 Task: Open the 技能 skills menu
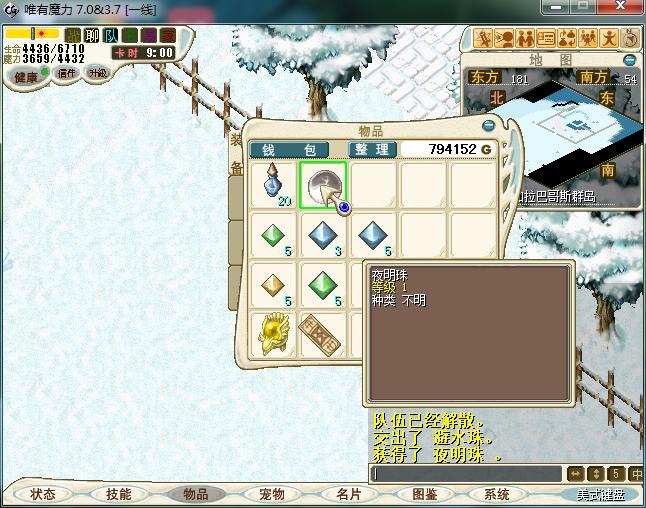click(118, 494)
